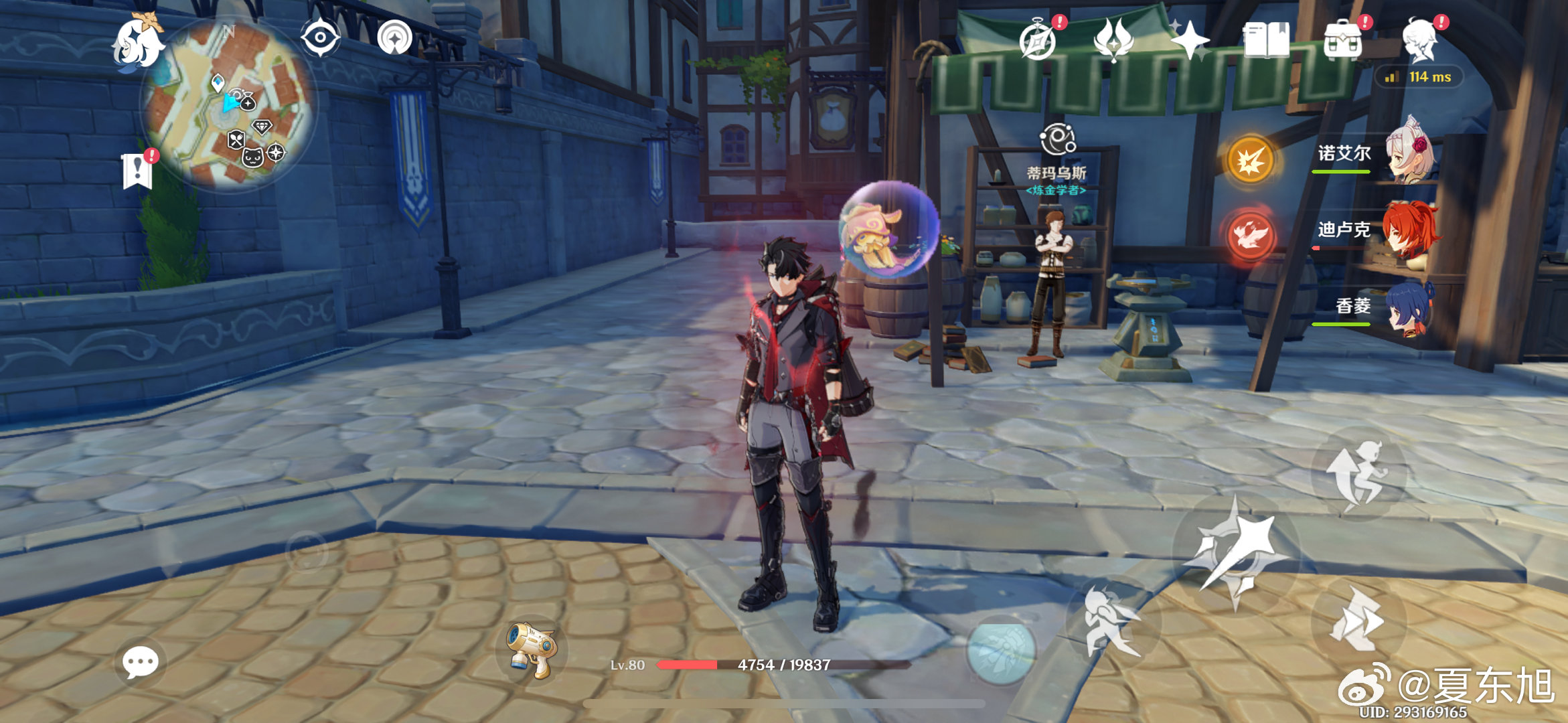Tap the round icon beside elemental sight
Screen dimensions: 1568x723
pos(395,37)
